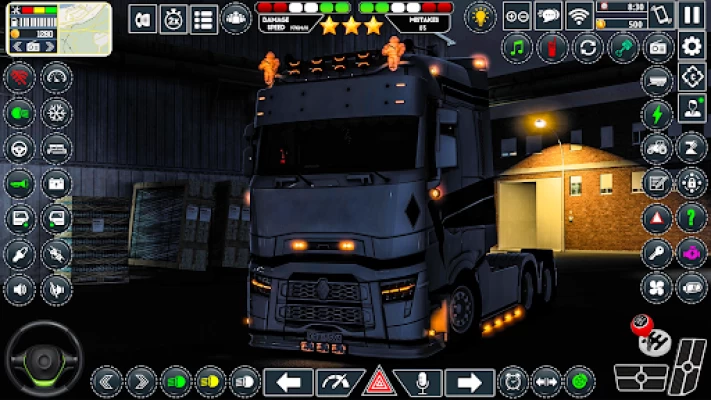The width and height of the screenshot is (711, 400).
Task: Toggle the light bulb headlights button
Action: (481, 16)
